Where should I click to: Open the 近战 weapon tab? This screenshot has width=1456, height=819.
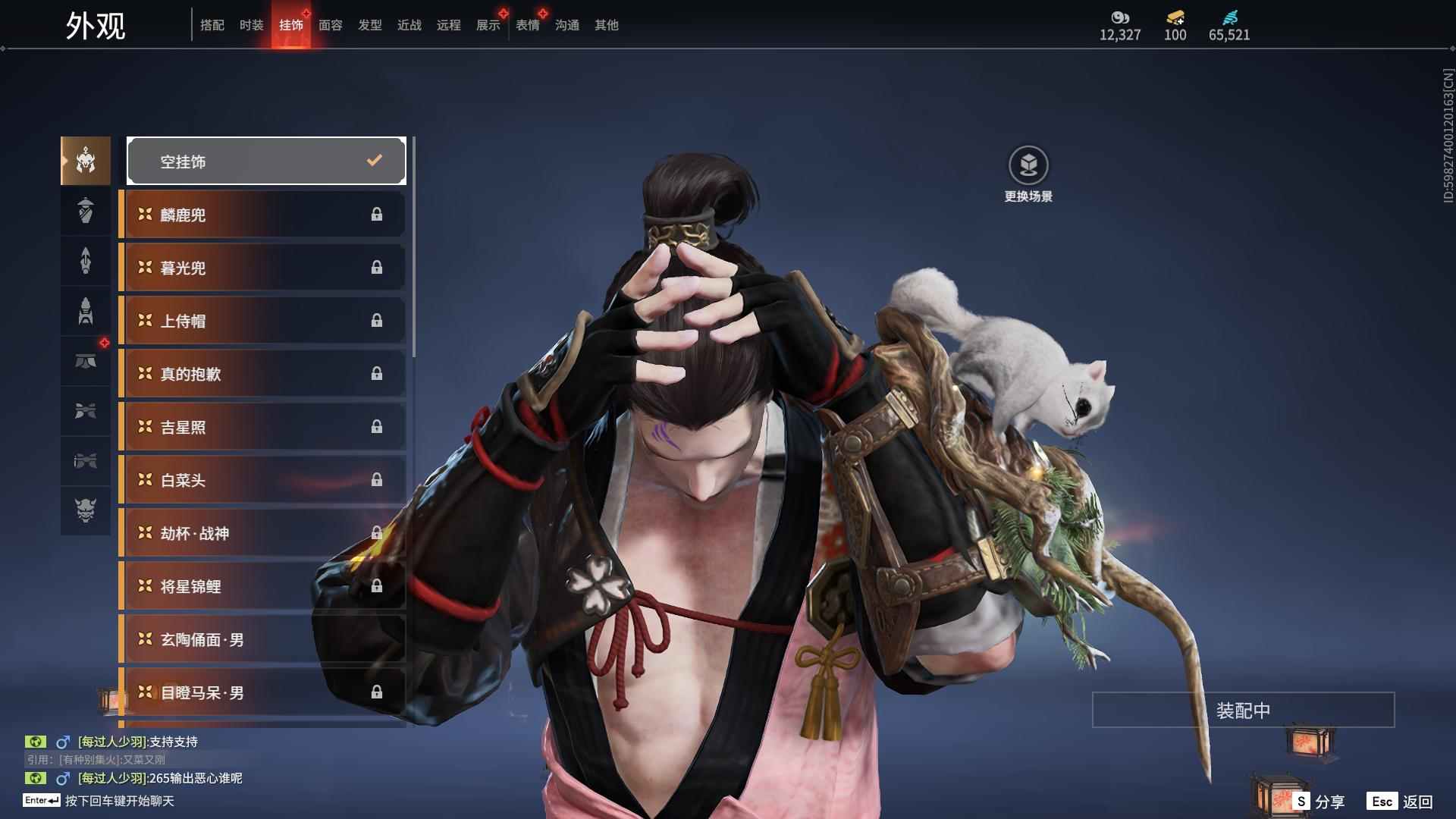point(409,25)
